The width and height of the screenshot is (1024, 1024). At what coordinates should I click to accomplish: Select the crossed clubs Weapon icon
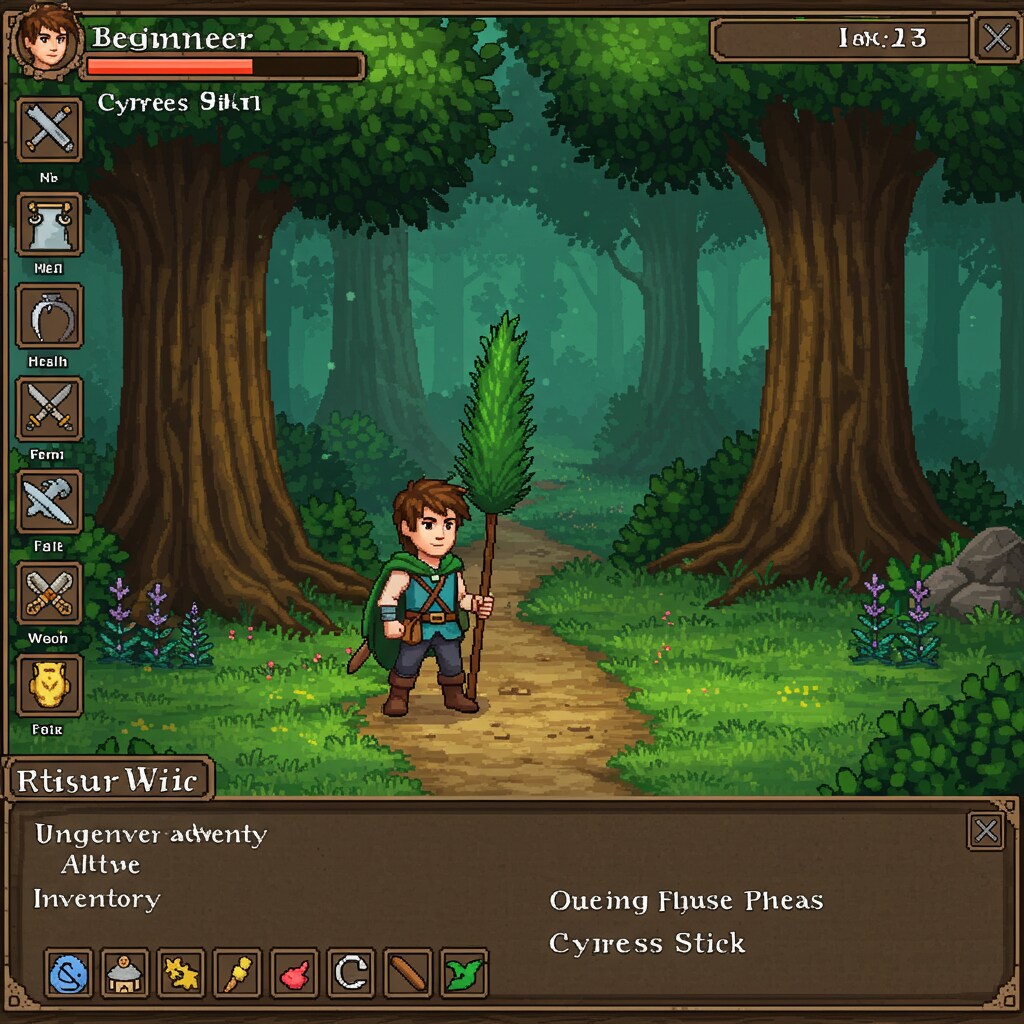tap(49, 593)
